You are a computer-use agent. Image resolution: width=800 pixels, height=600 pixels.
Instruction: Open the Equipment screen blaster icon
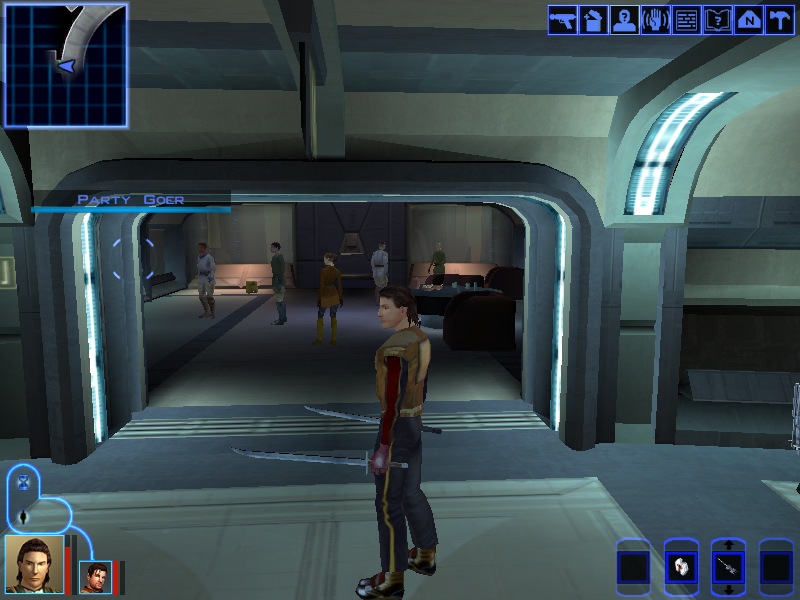[562, 20]
